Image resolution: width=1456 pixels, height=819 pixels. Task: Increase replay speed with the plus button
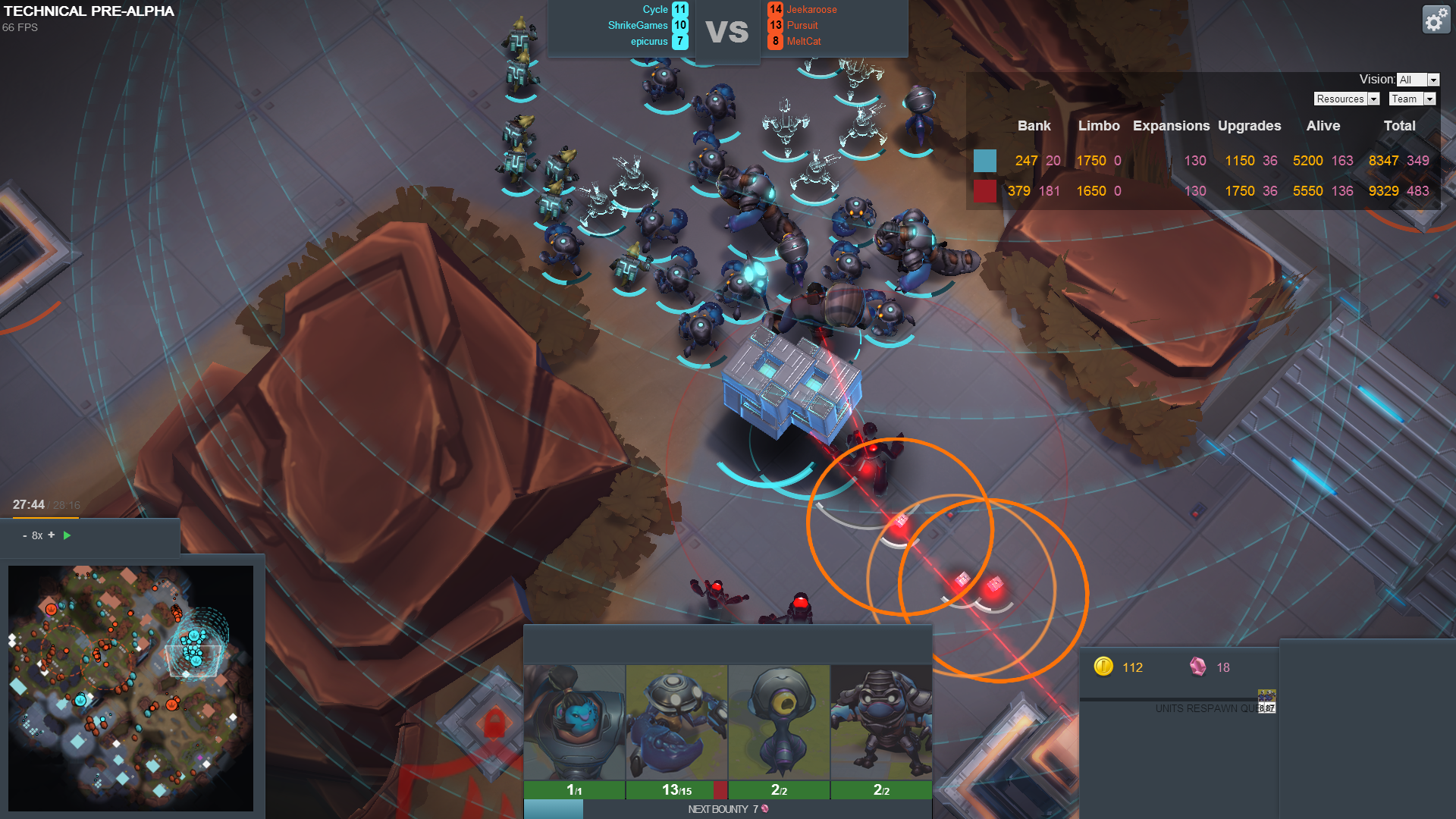[52, 535]
